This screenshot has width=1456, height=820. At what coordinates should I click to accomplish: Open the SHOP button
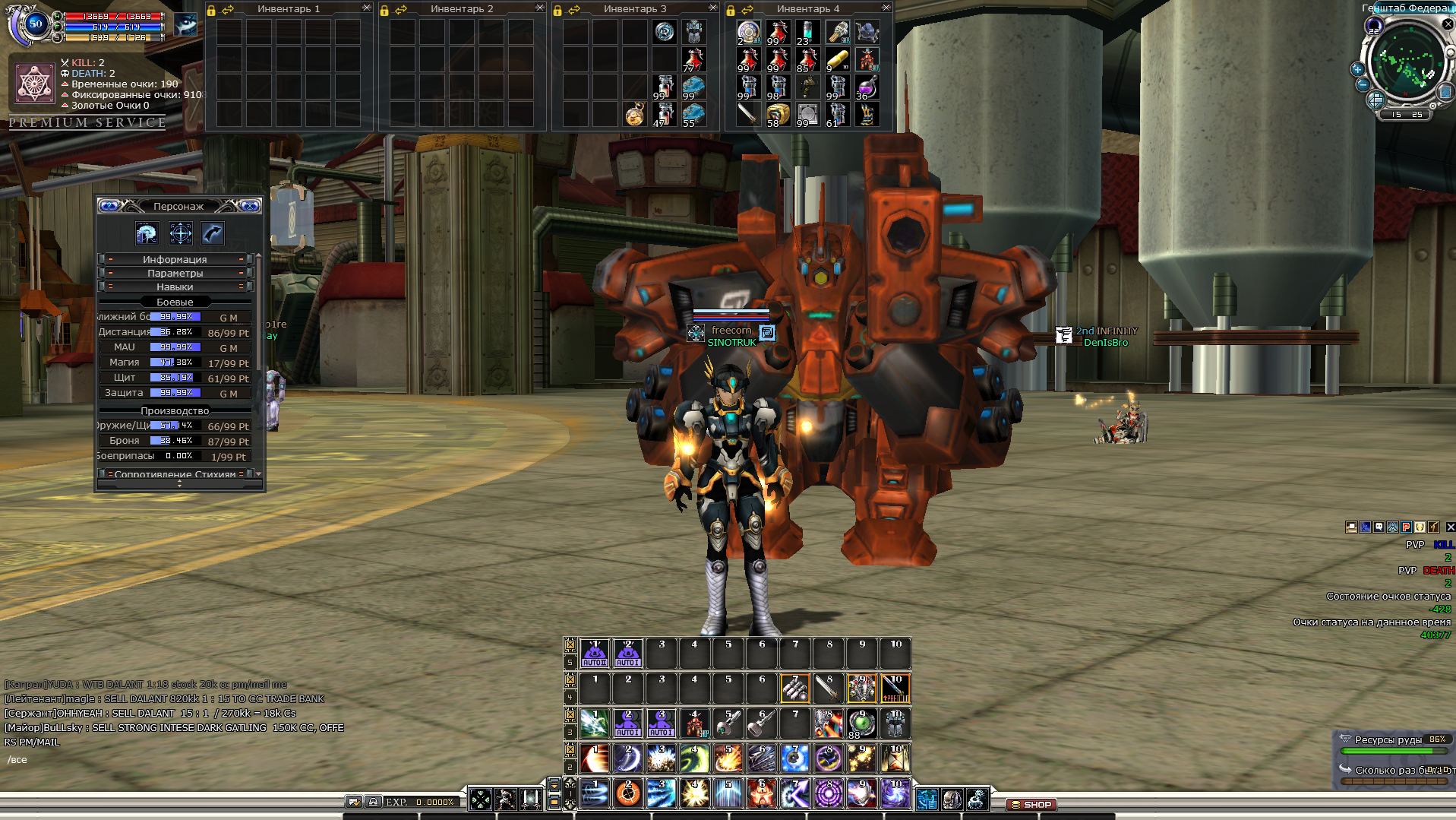1031,804
